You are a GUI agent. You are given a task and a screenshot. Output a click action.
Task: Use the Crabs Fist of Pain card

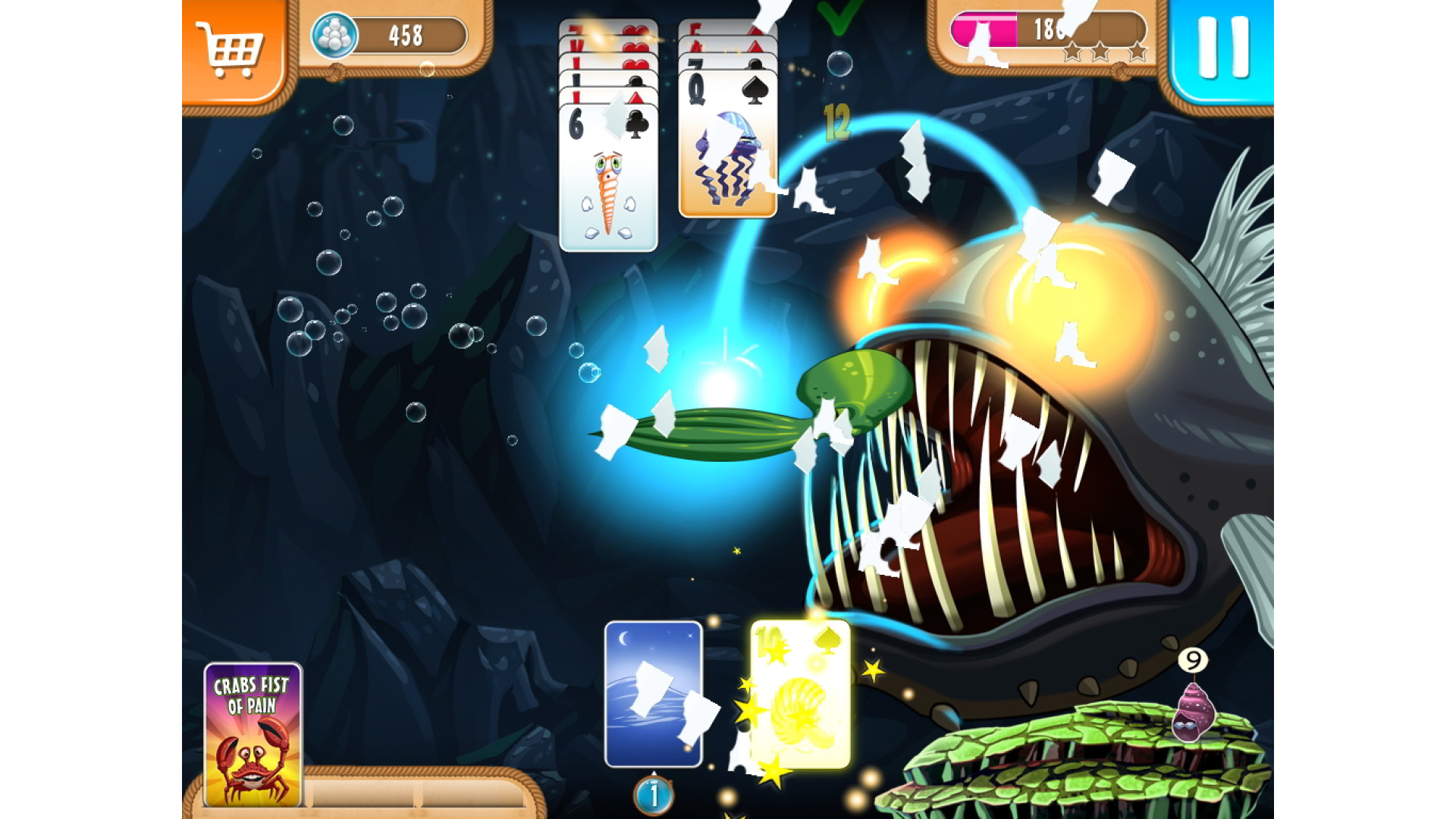click(253, 734)
